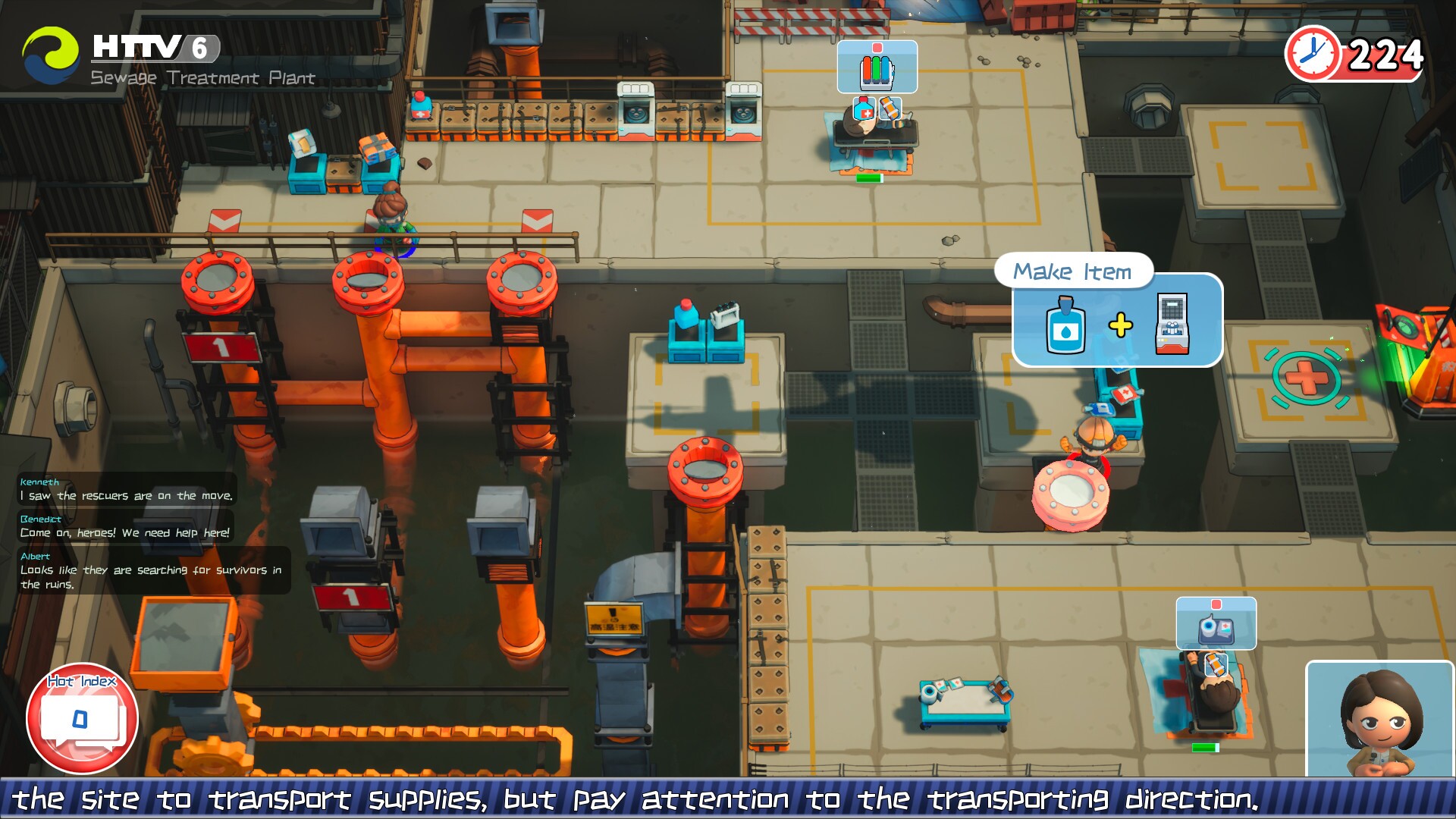Viewport: 1456px width, 819px height.
Task: Click the Make Item title label
Action: tap(1074, 271)
